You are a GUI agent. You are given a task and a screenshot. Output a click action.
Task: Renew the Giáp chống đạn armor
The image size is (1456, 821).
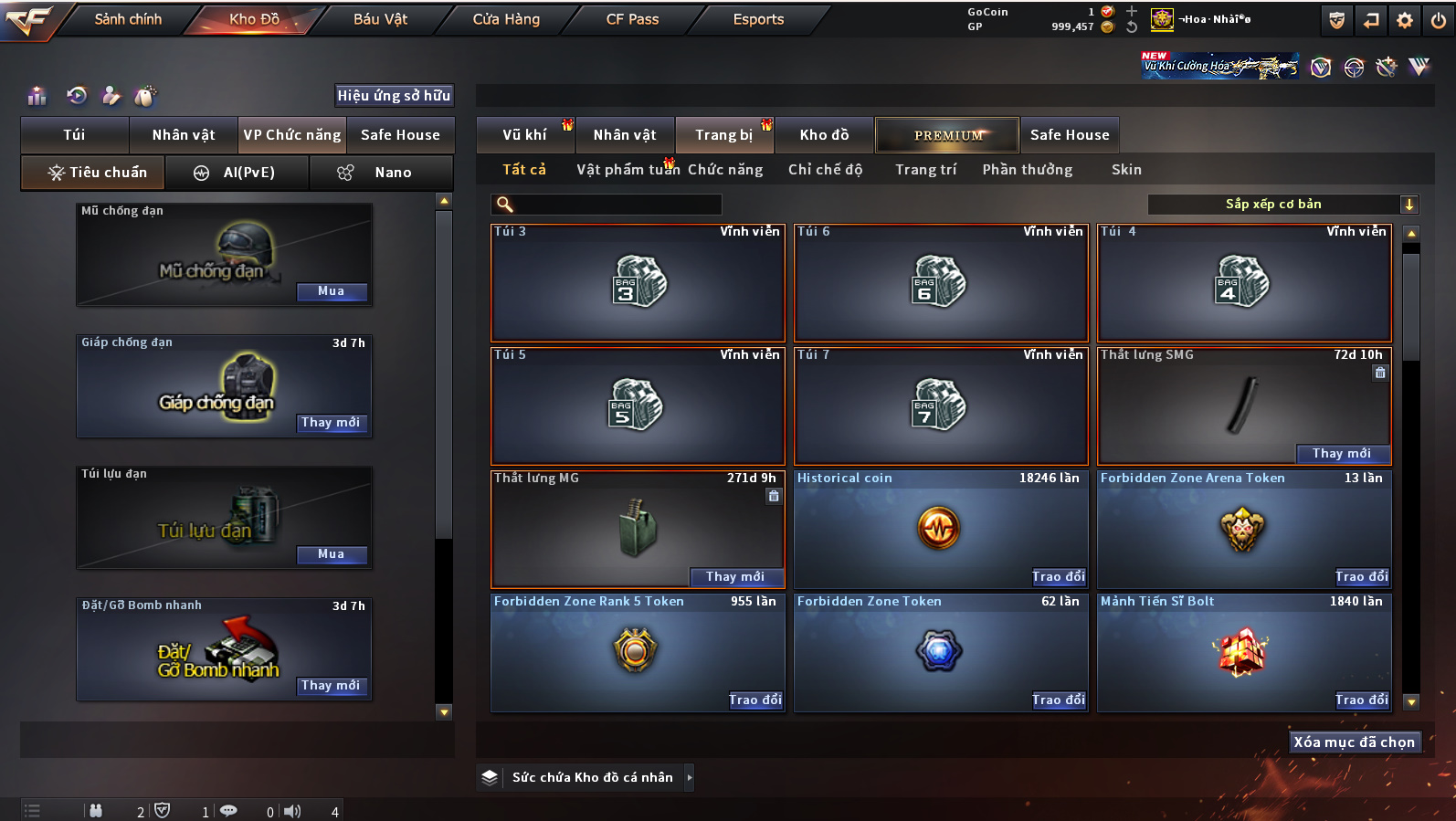331,423
